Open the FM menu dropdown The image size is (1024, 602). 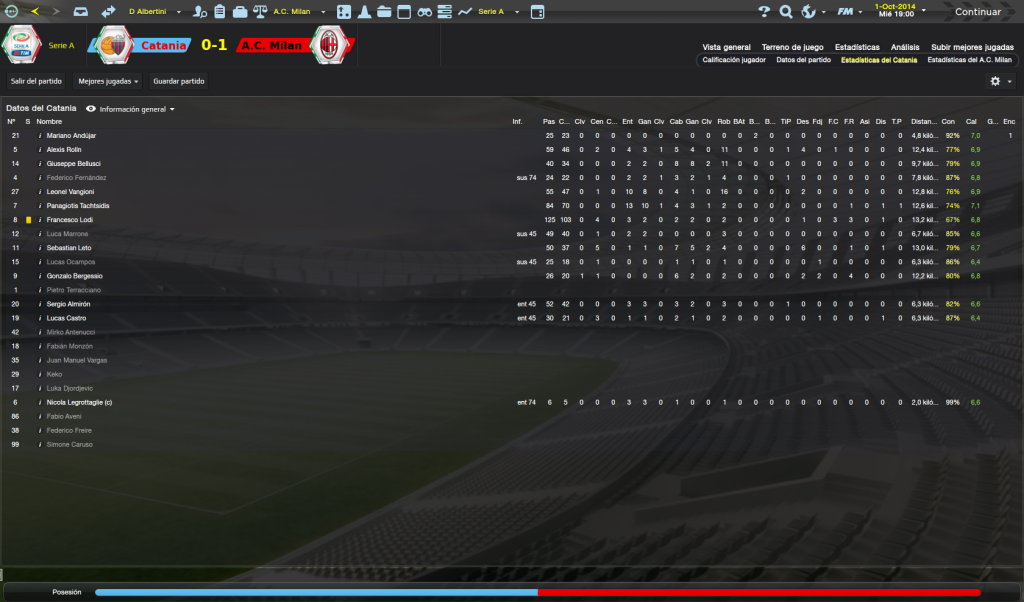click(849, 12)
